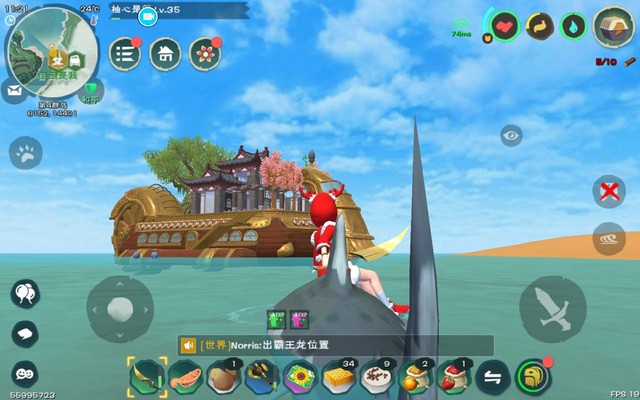This screenshot has height=400, width=640.
Task: Select the sunflower hotbar slot
Action: (298, 378)
